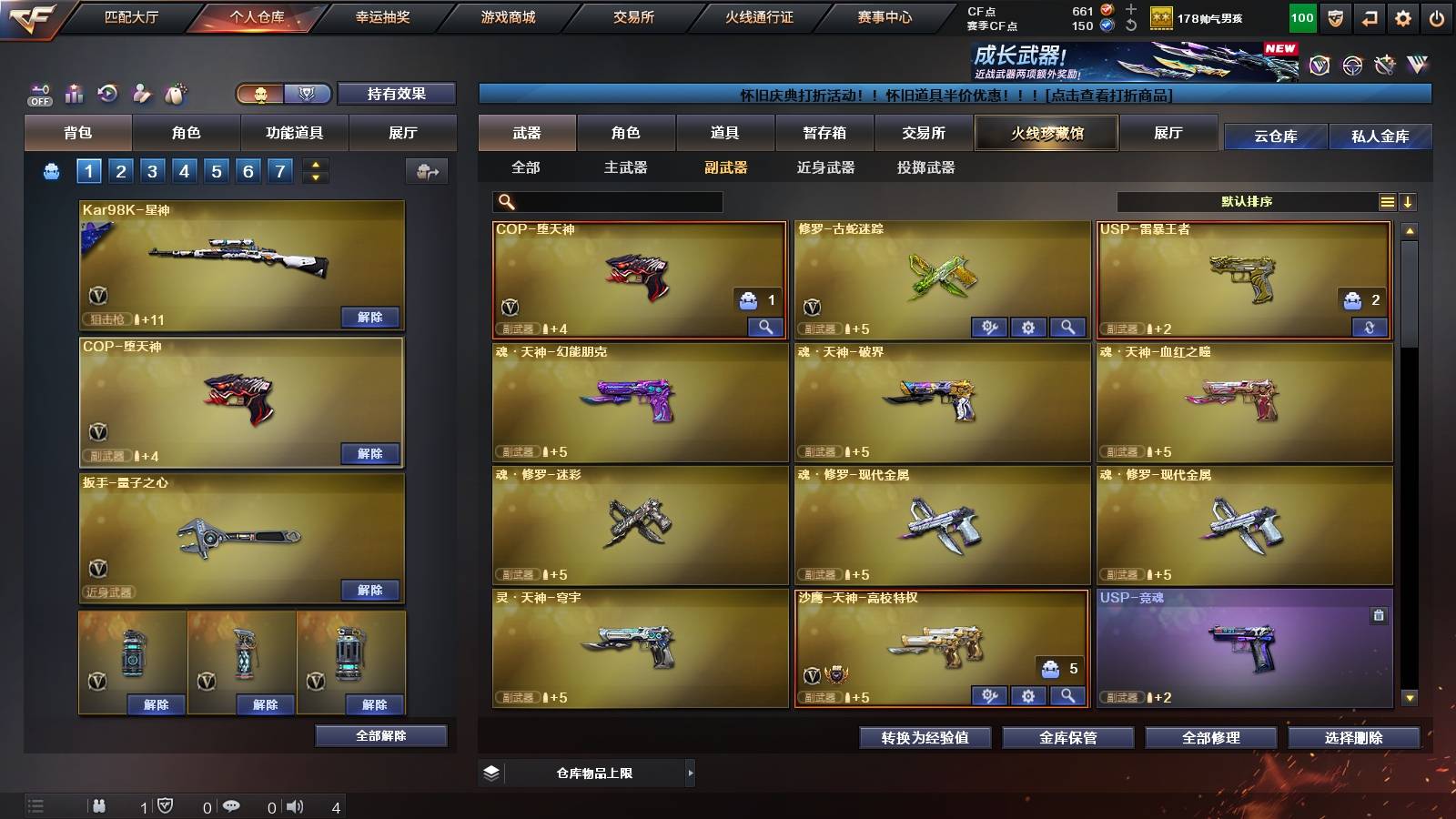Open the magnifier preview on COP-堕天神 card
The height and width of the screenshot is (819, 1456).
coord(767,325)
